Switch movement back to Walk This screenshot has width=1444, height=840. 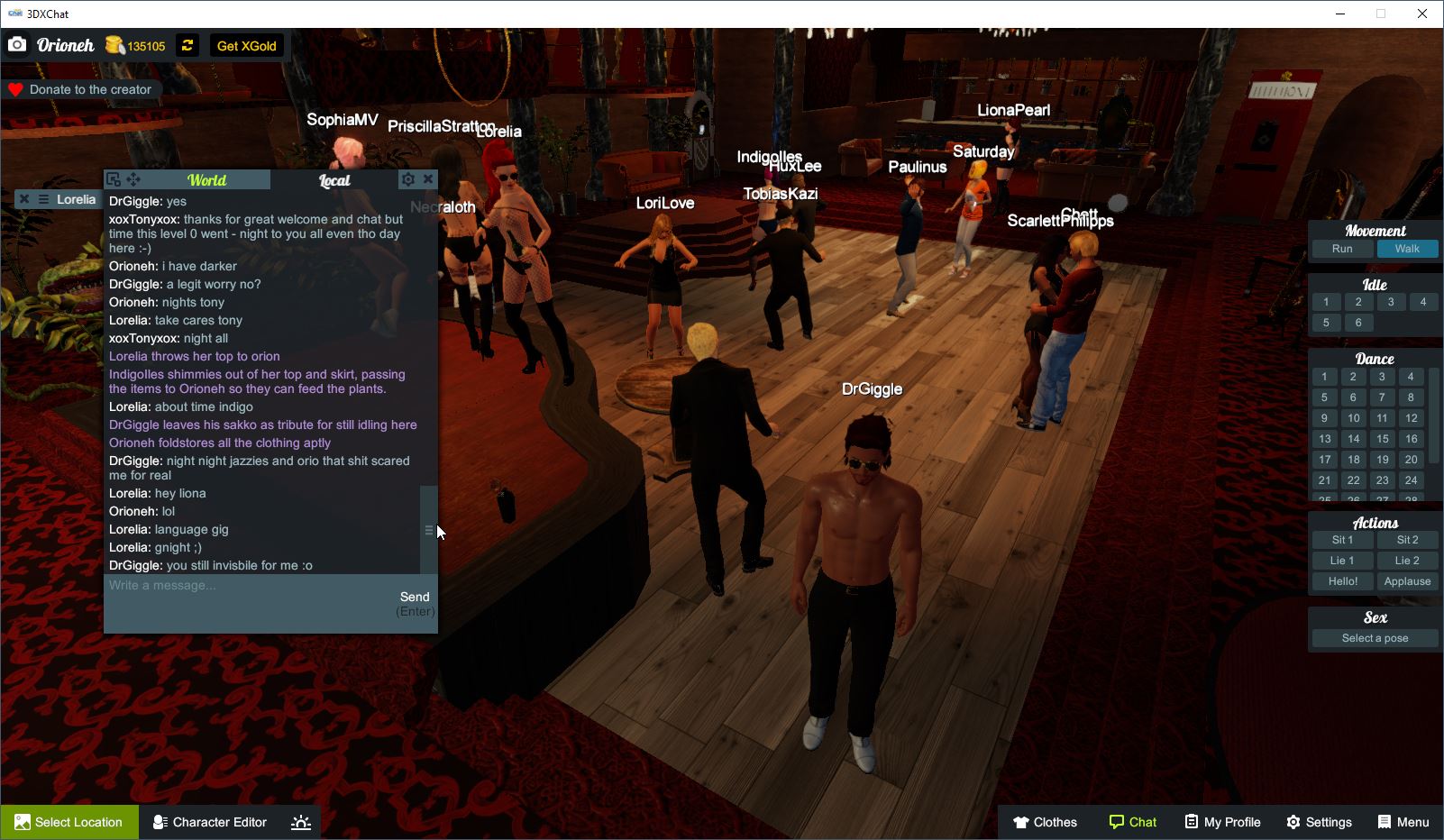coord(1407,249)
